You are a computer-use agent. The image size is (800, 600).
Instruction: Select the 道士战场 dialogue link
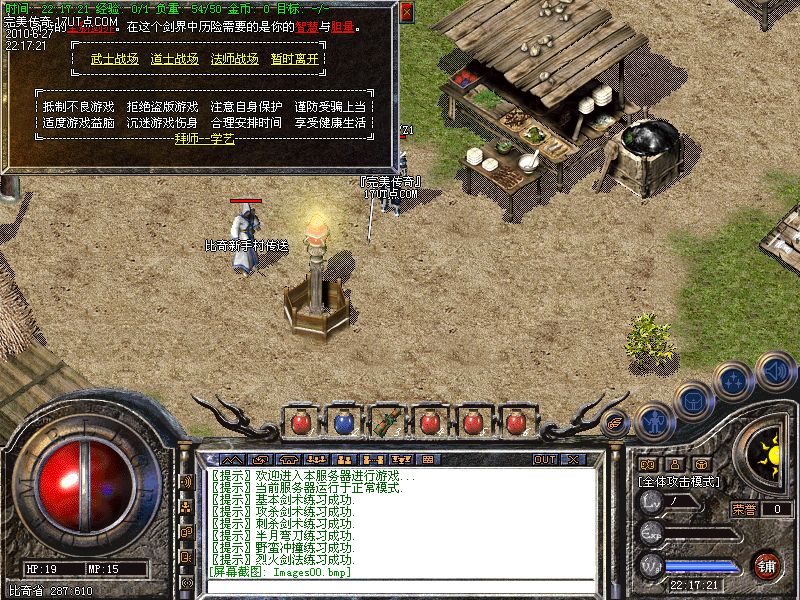click(x=174, y=59)
